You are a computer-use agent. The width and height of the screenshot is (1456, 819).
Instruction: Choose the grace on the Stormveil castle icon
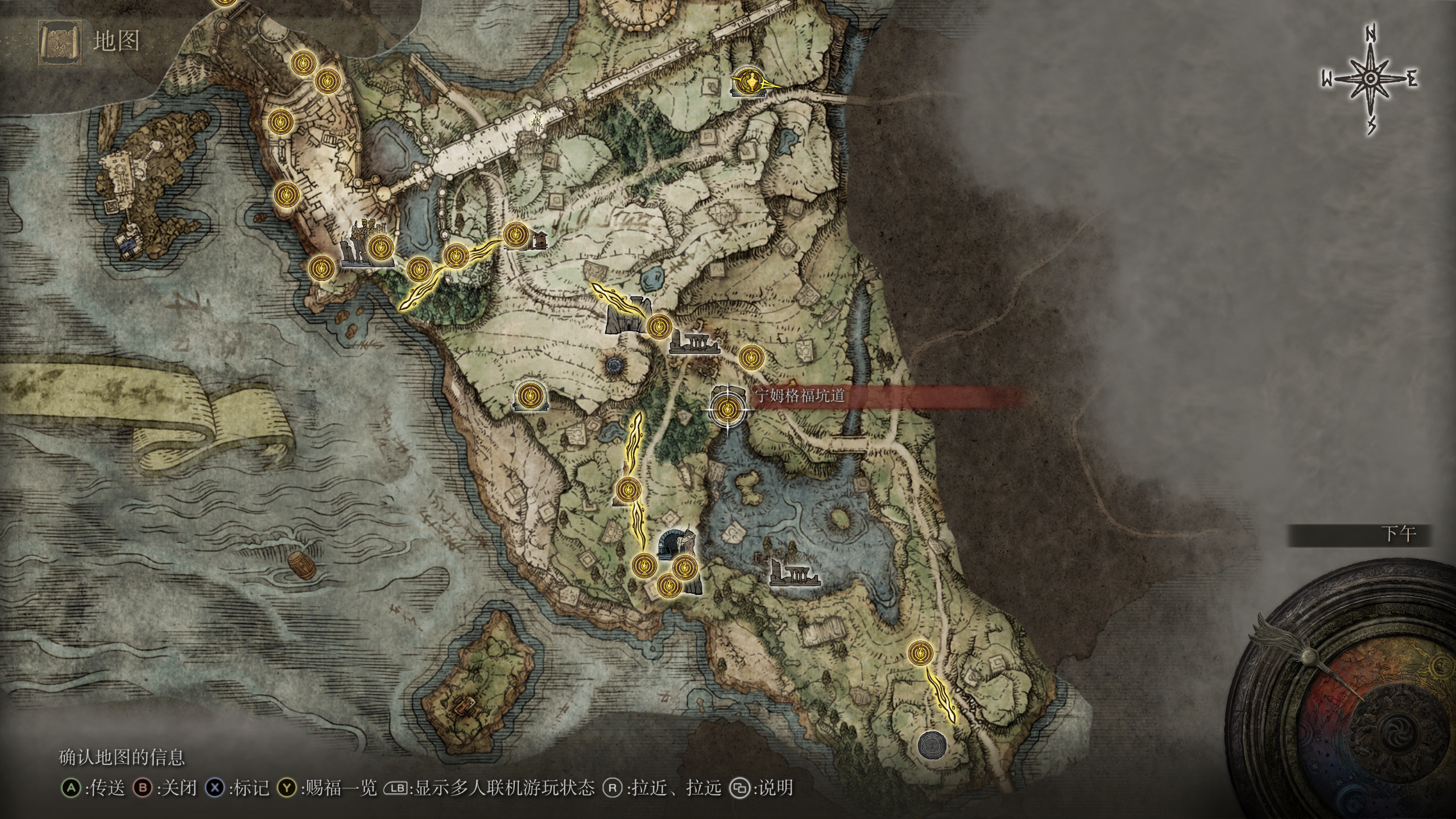pyautogui.click(x=379, y=248)
